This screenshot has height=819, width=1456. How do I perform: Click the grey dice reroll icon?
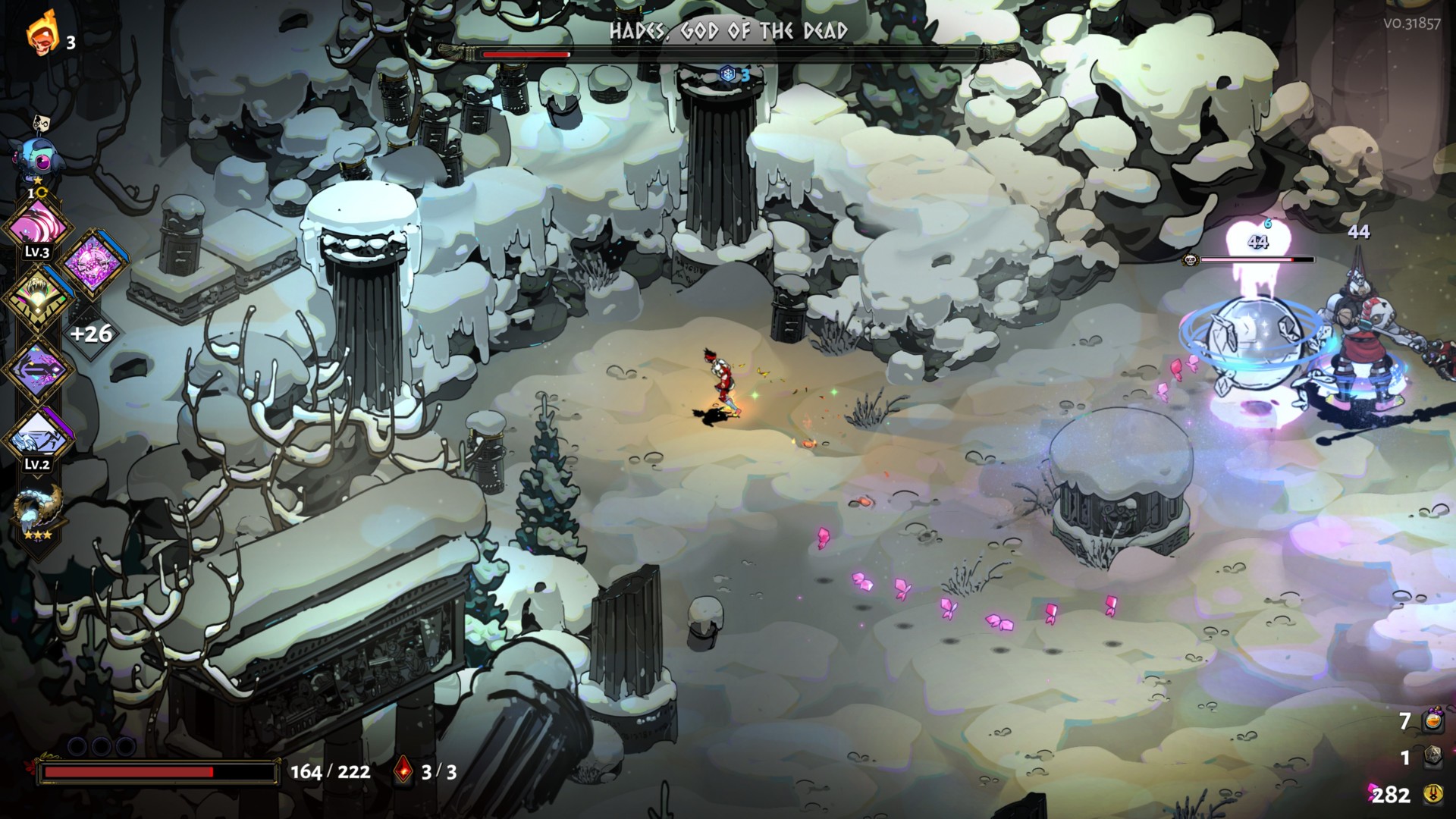coord(1432,757)
